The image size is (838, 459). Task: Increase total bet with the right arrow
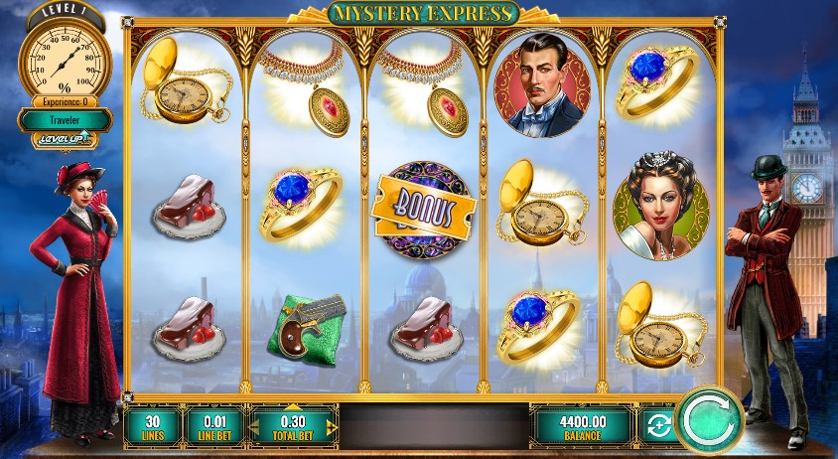click(331, 426)
